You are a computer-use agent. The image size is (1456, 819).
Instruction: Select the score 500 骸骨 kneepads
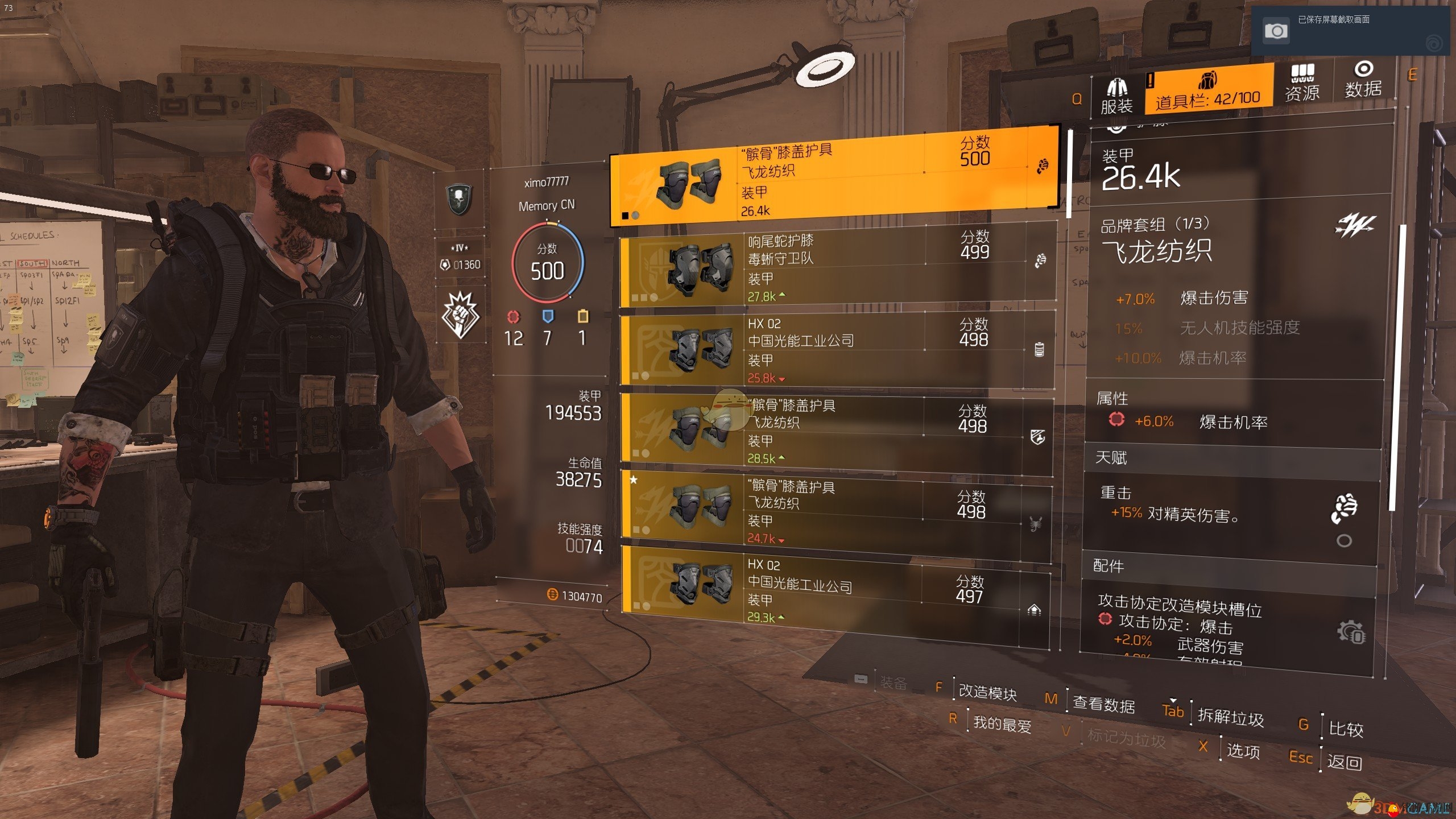(x=834, y=177)
